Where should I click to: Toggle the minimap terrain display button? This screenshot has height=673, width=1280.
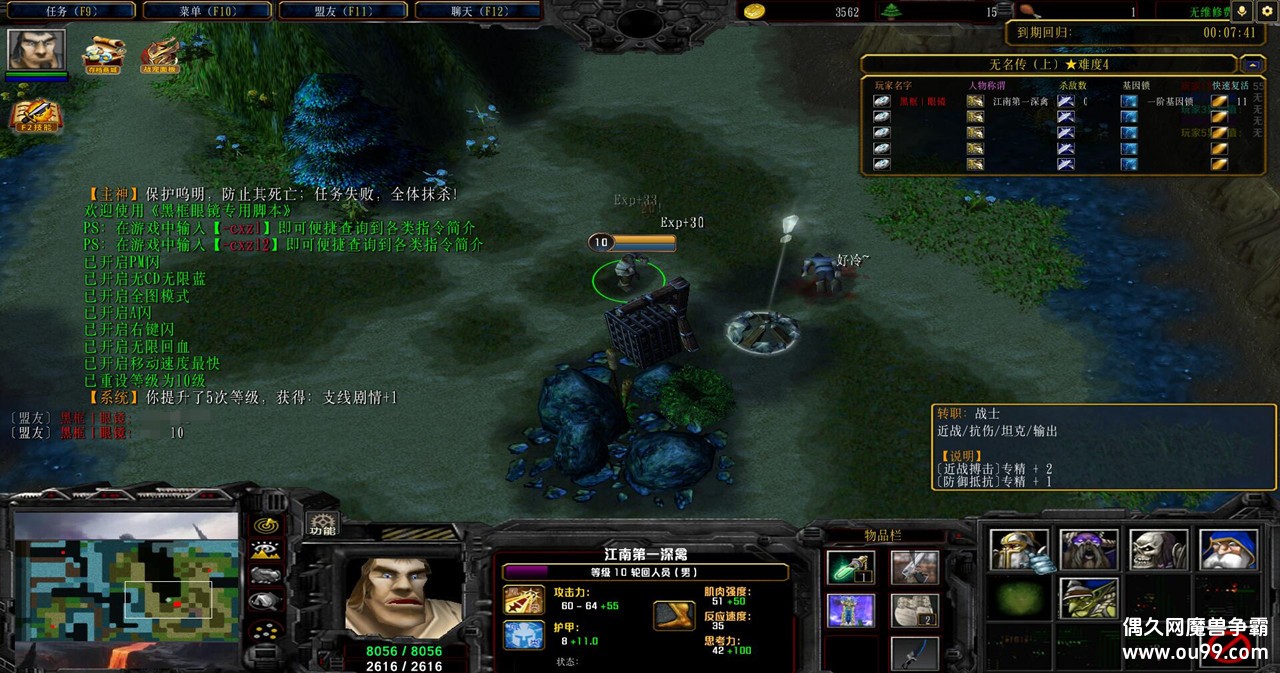pyautogui.click(x=265, y=550)
